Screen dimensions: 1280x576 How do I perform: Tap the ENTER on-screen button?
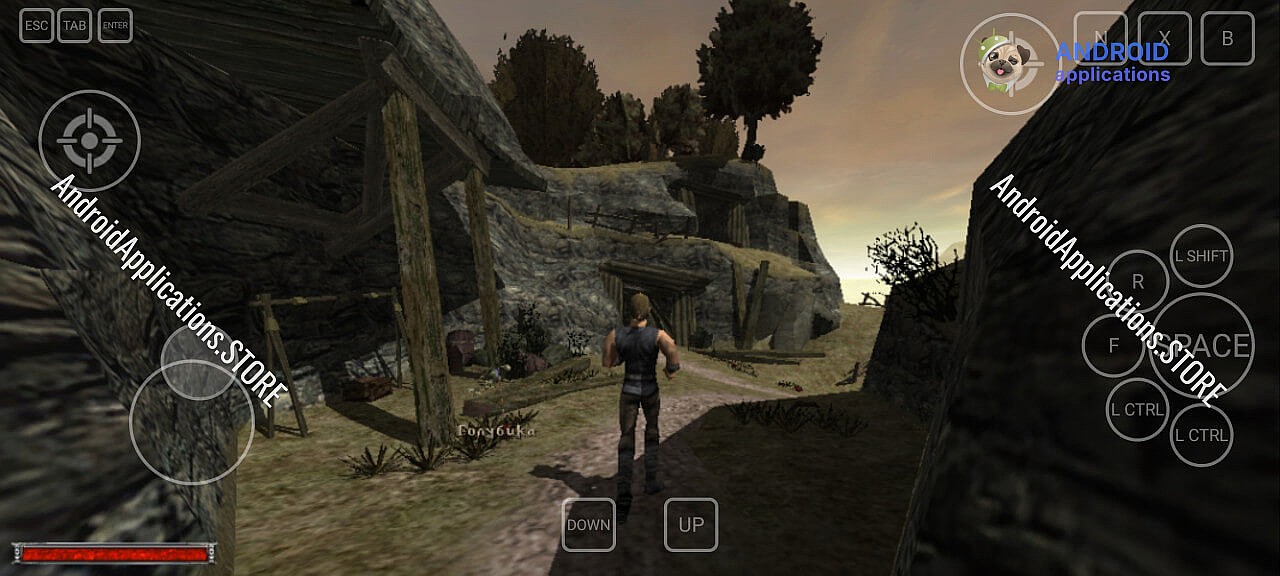[116, 26]
